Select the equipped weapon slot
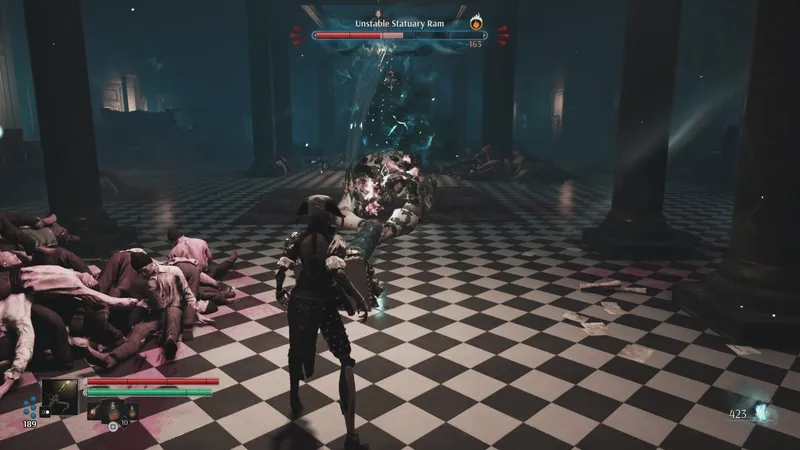Viewport: 800px width, 450px height. [60, 396]
